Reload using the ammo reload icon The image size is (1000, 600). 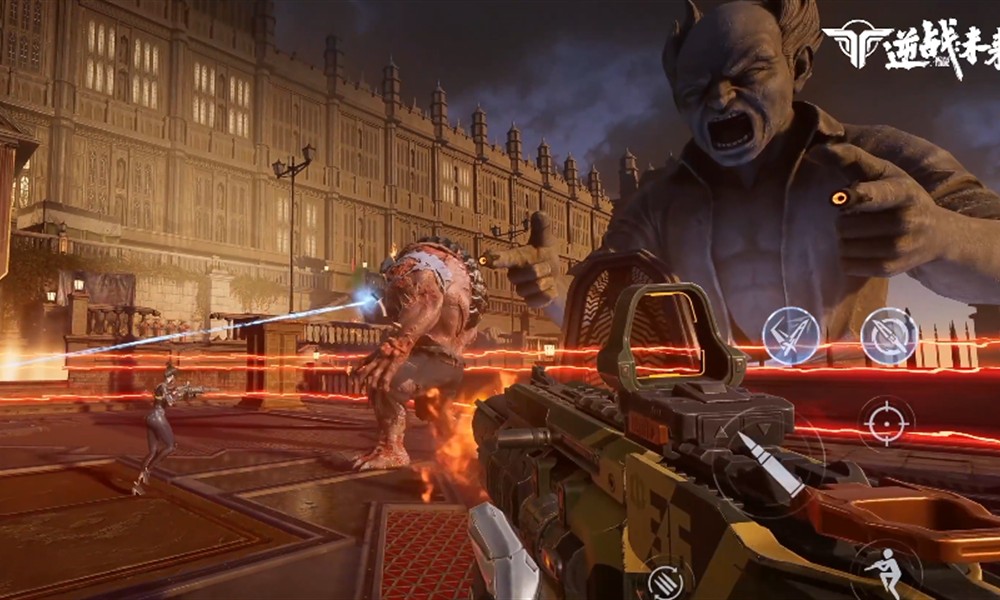coord(666,581)
